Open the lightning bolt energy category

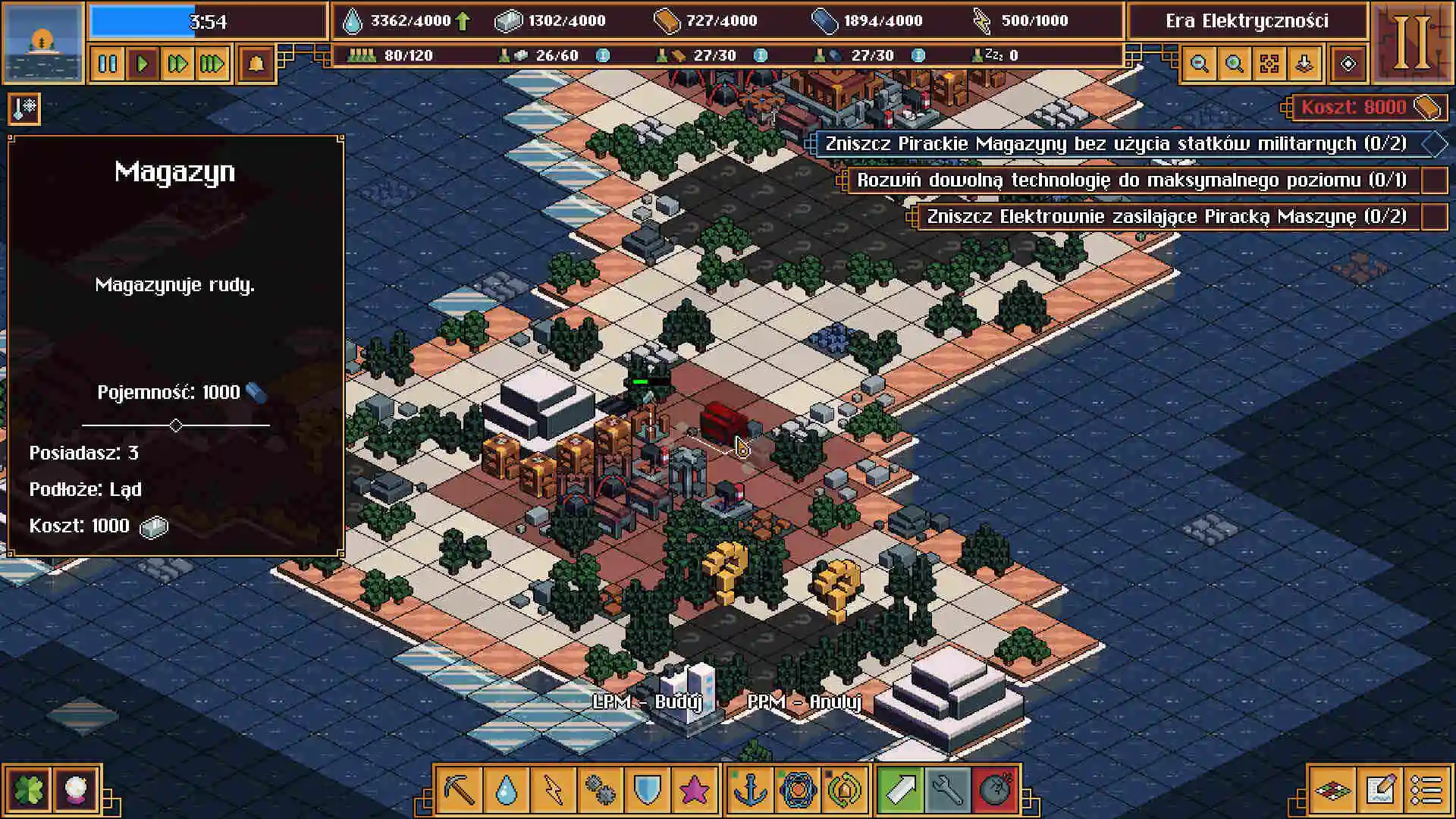(x=554, y=790)
